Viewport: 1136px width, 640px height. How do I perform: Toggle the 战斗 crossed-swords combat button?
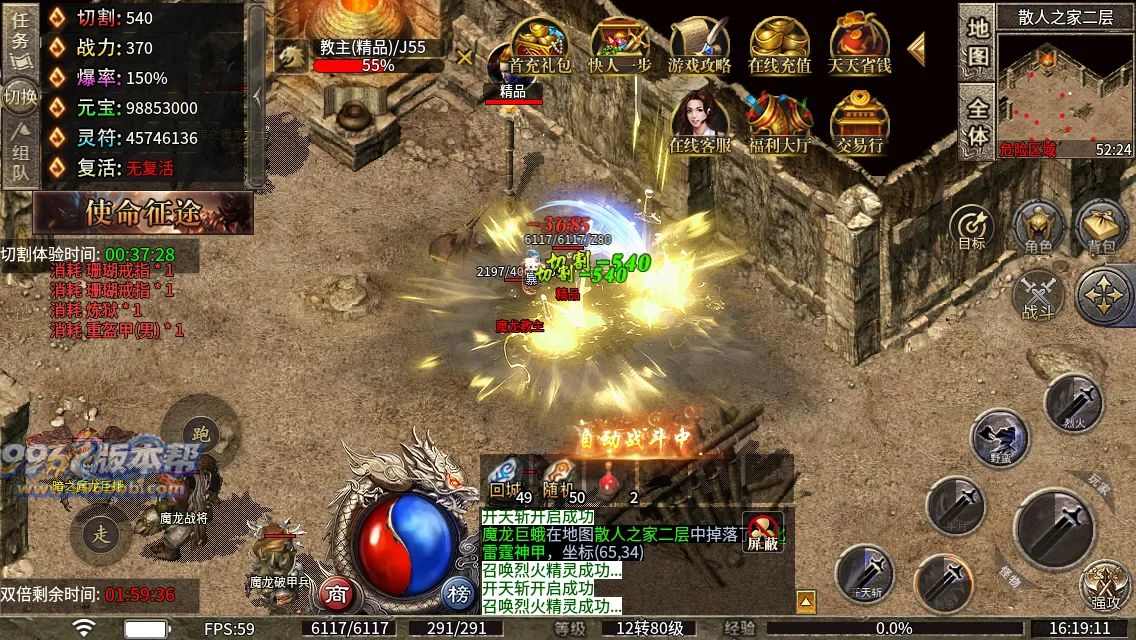1038,297
